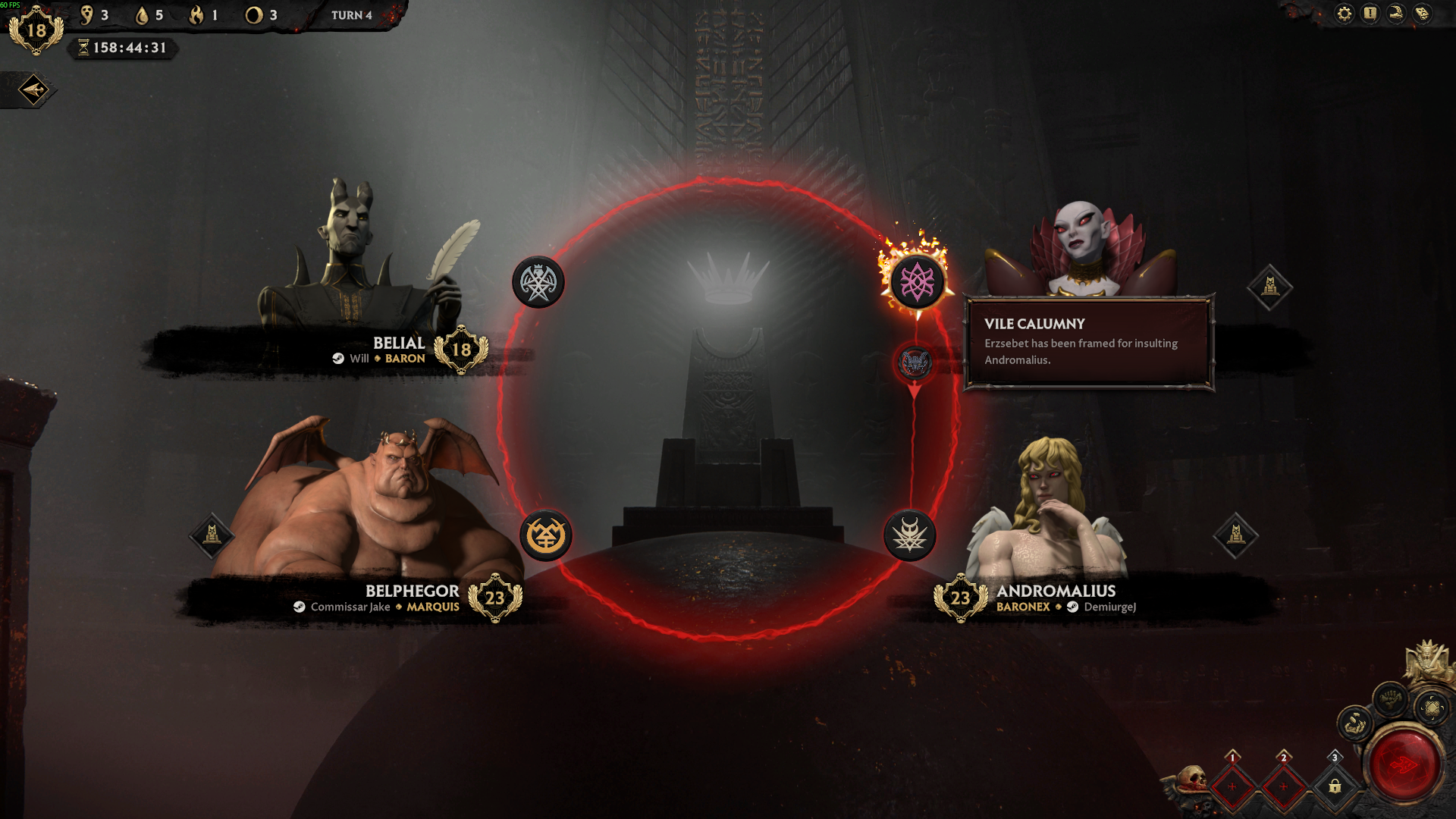Click the throne diamond beside Andromalius

click(x=1236, y=535)
